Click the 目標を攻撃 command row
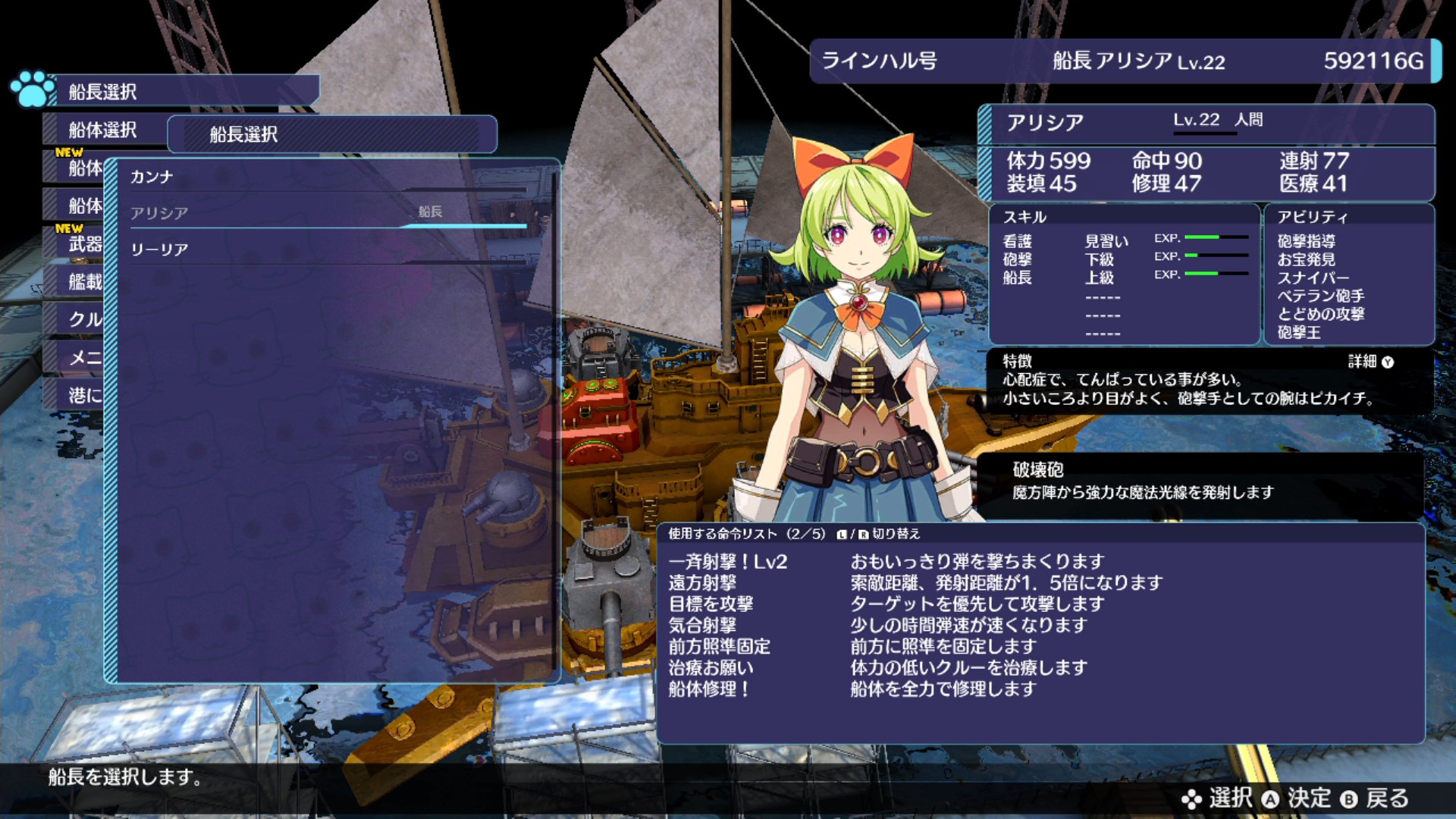This screenshot has height=819, width=1456. point(711,604)
